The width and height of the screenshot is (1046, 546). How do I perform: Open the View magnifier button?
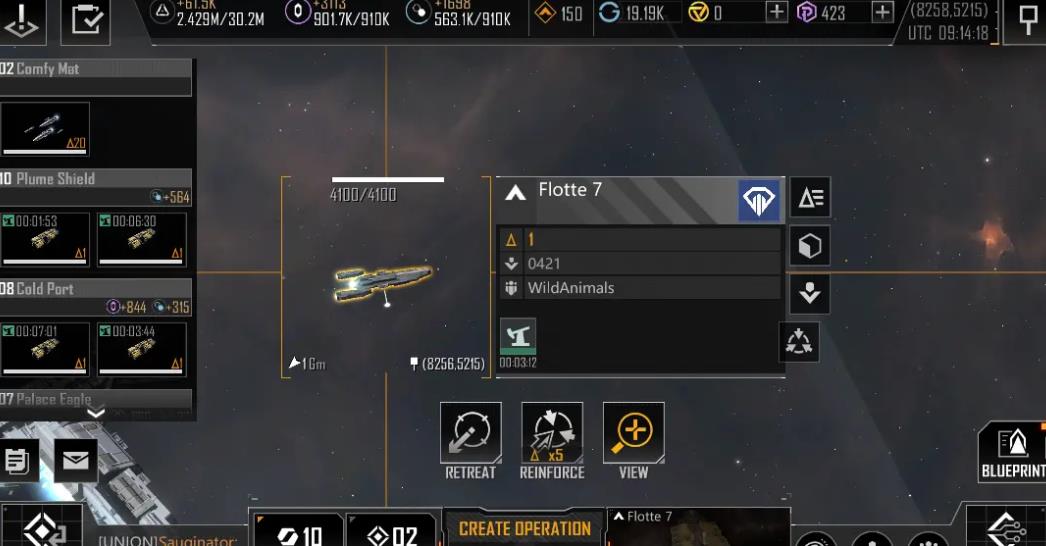[633, 433]
